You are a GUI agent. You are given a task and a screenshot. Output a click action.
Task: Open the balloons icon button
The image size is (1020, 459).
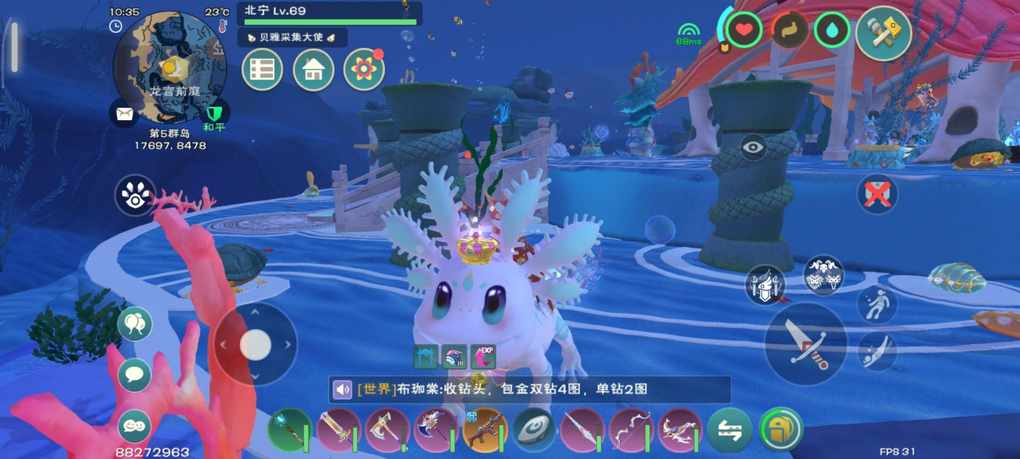(x=135, y=324)
